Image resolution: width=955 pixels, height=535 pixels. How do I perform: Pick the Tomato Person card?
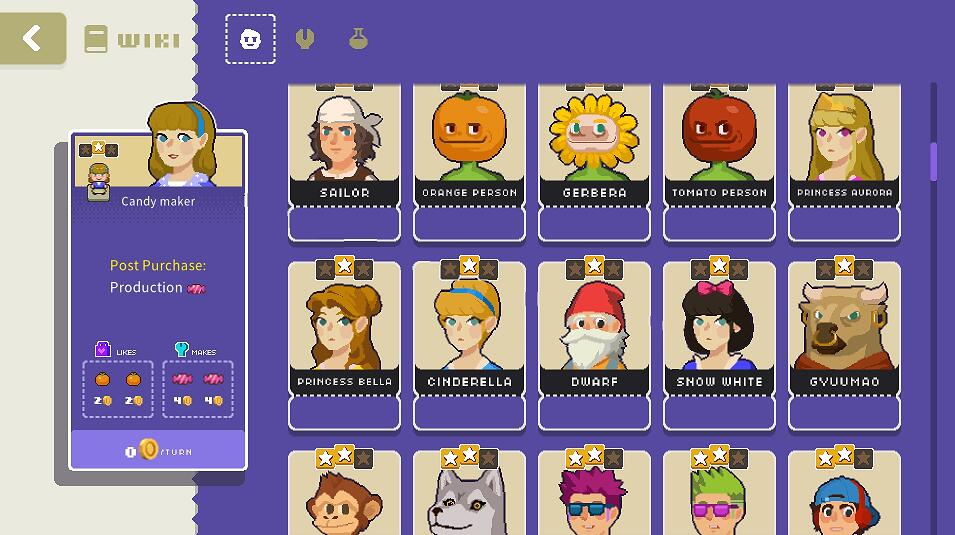[x=719, y=150]
